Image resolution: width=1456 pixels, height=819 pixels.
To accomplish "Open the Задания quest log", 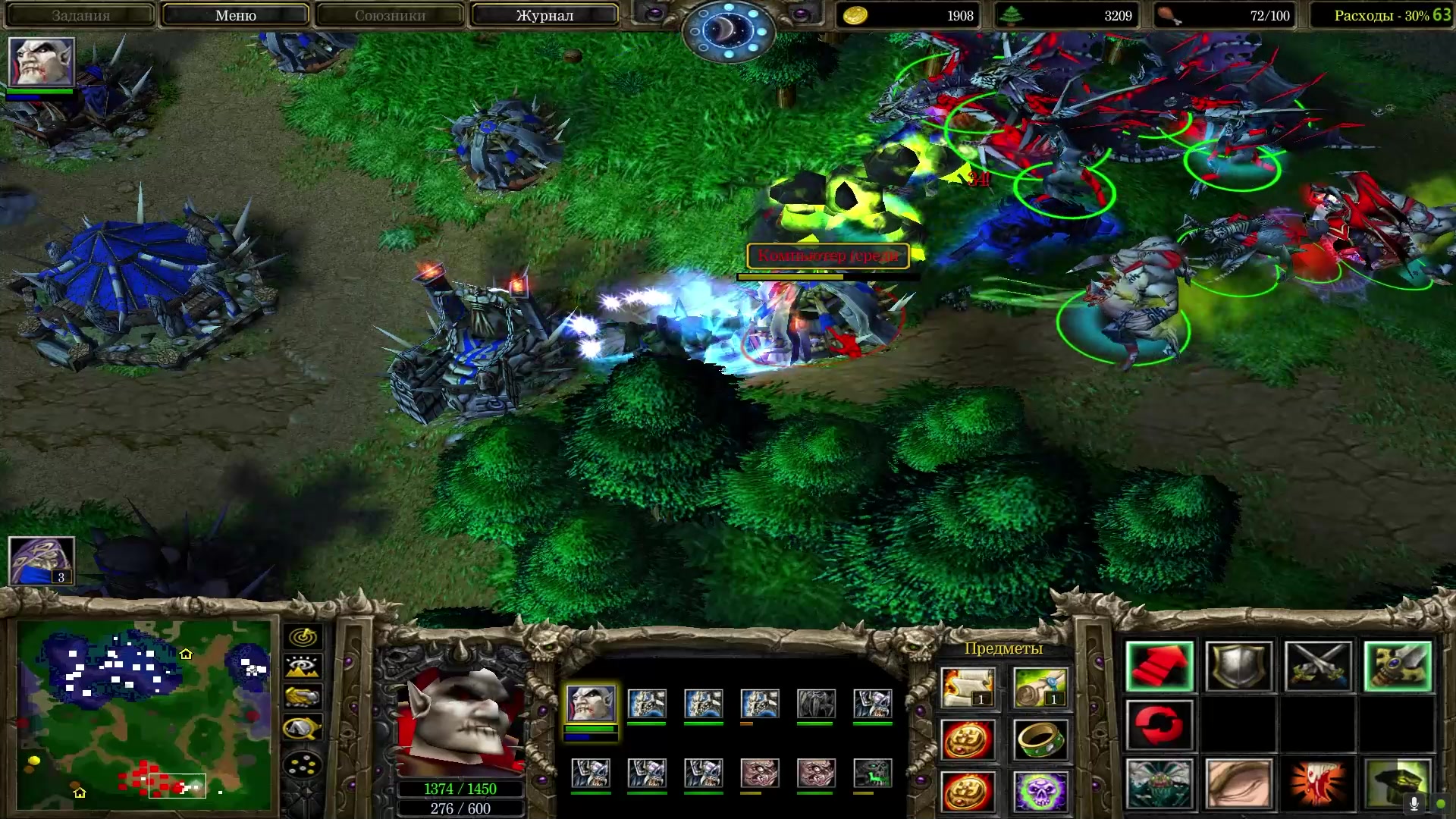I will coord(83,15).
